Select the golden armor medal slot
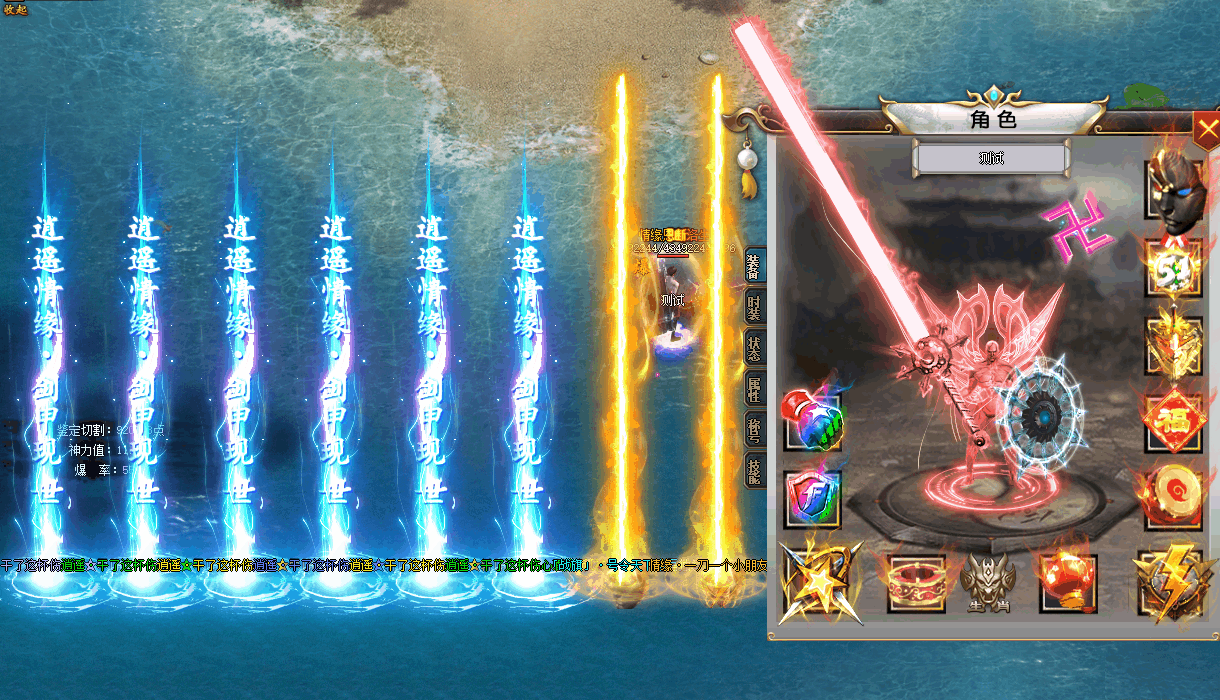The image size is (1220, 700). pos(1174,345)
